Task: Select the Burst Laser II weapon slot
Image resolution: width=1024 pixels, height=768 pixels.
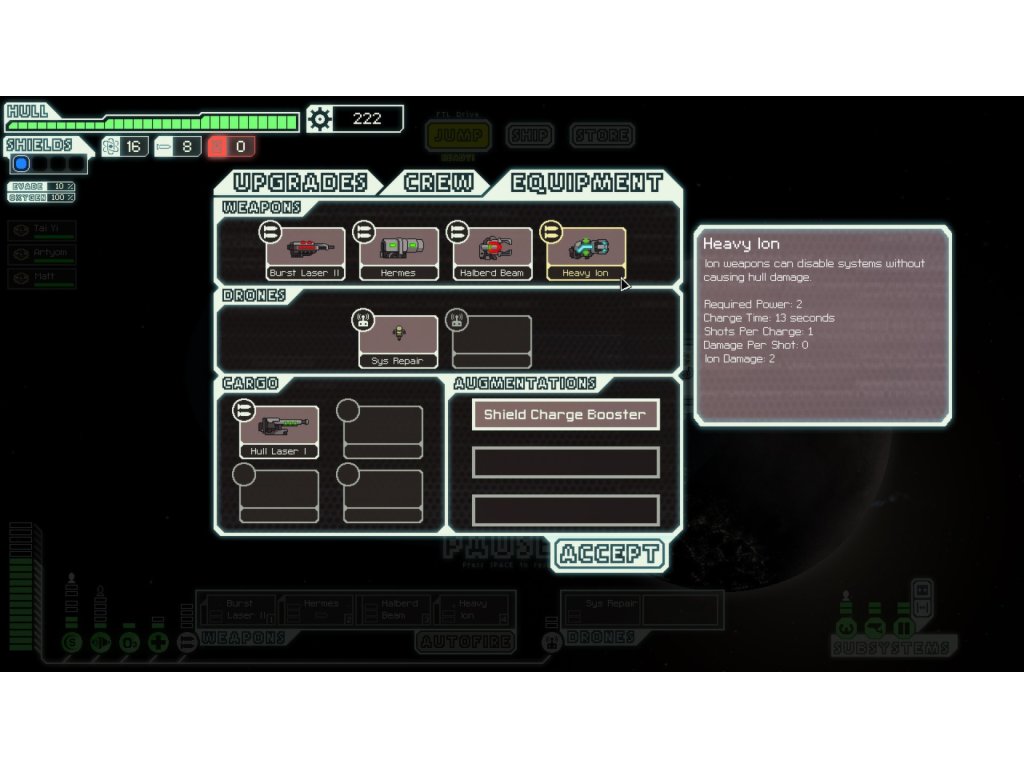Action: click(305, 253)
